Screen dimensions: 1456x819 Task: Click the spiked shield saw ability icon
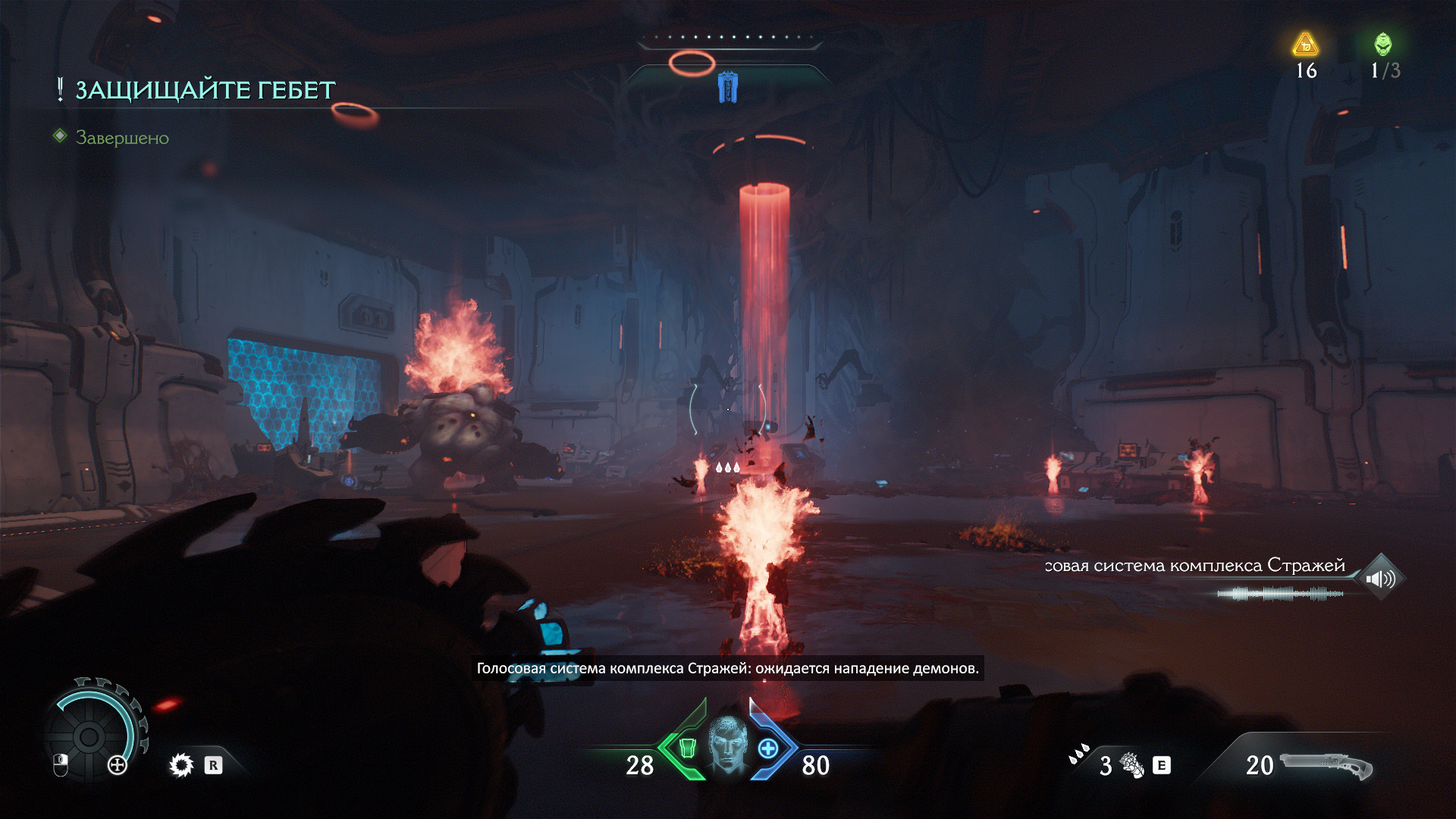click(x=181, y=765)
